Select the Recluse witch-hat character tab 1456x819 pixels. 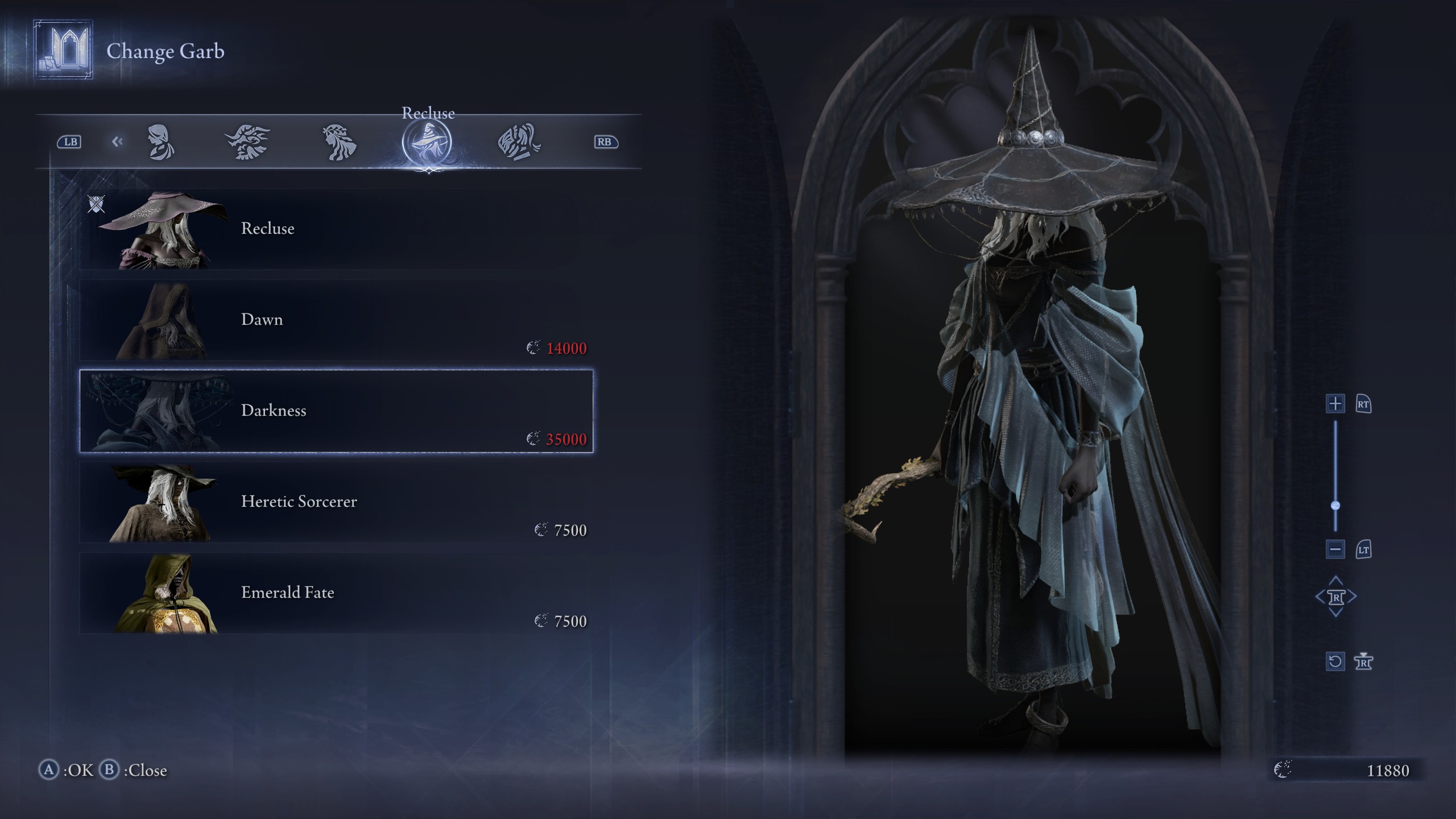pos(429,142)
